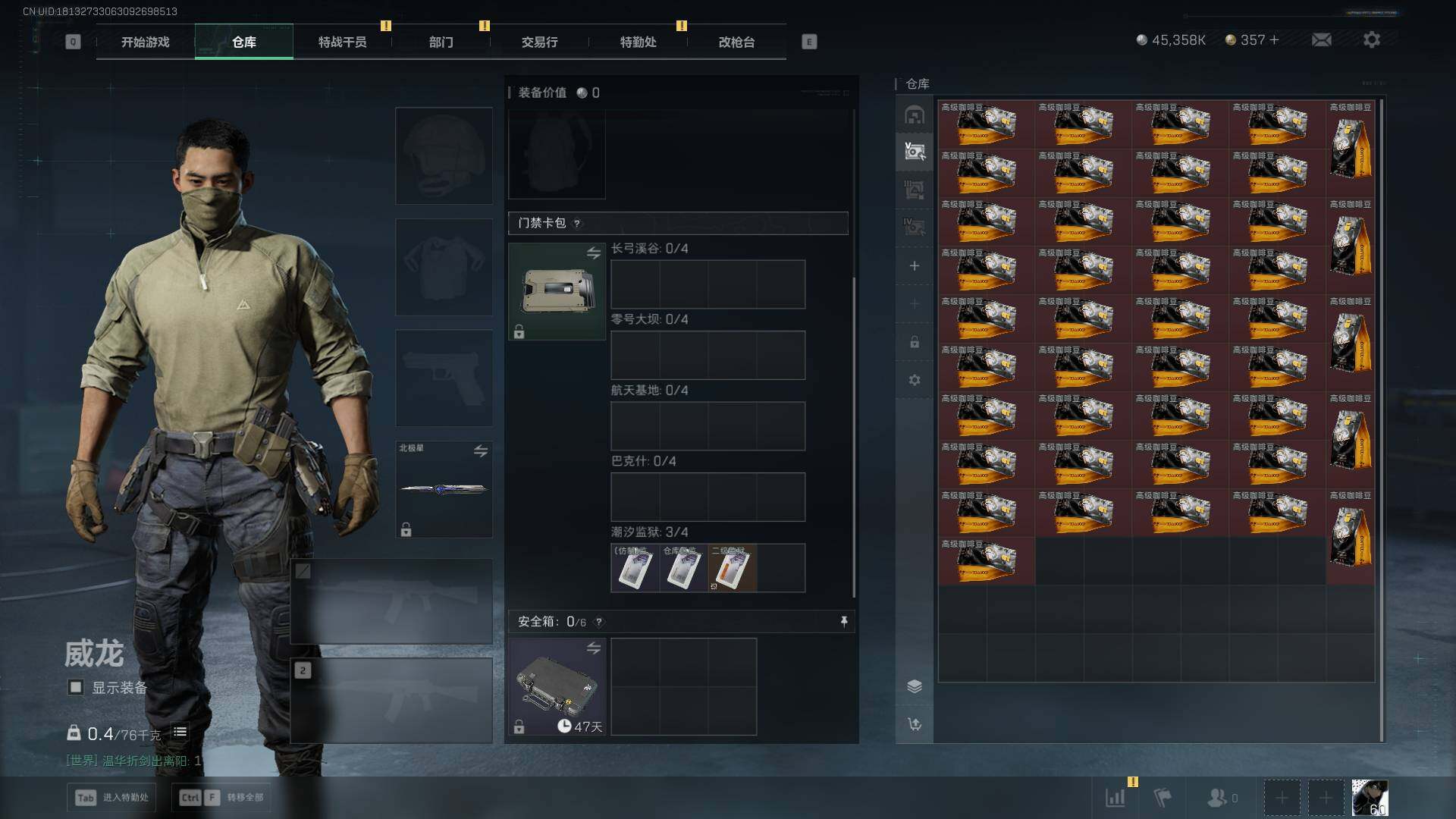Screen dimensions: 1456x819
Task: Add funds with the plus beside 357
Action: click(x=1274, y=39)
